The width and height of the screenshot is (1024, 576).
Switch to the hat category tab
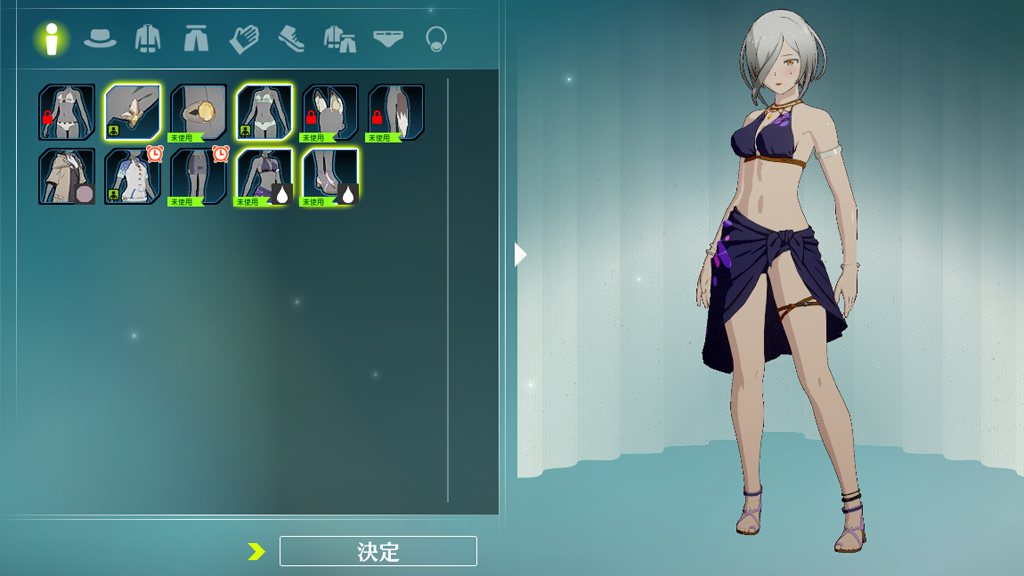(x=99, y=39)
